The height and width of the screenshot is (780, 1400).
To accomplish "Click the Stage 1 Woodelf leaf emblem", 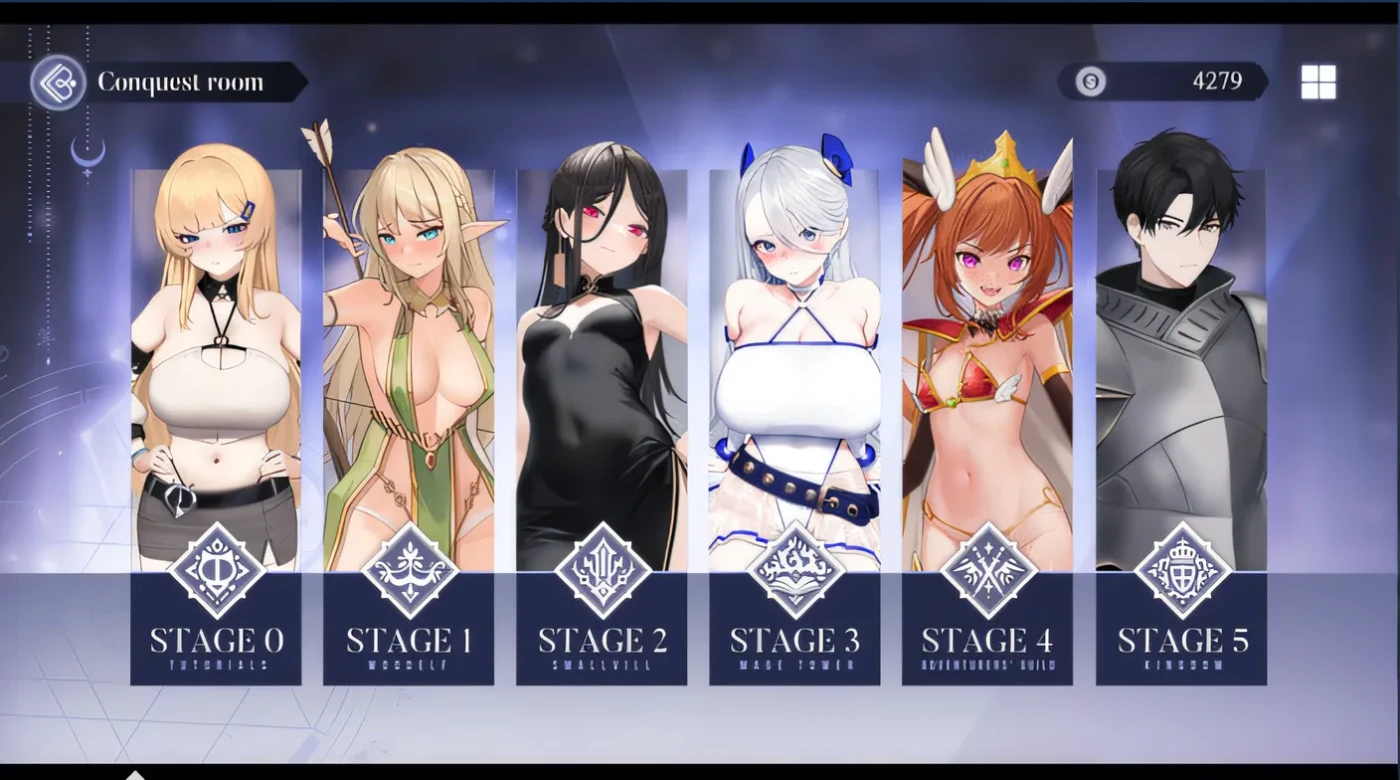I will [408, 568].
